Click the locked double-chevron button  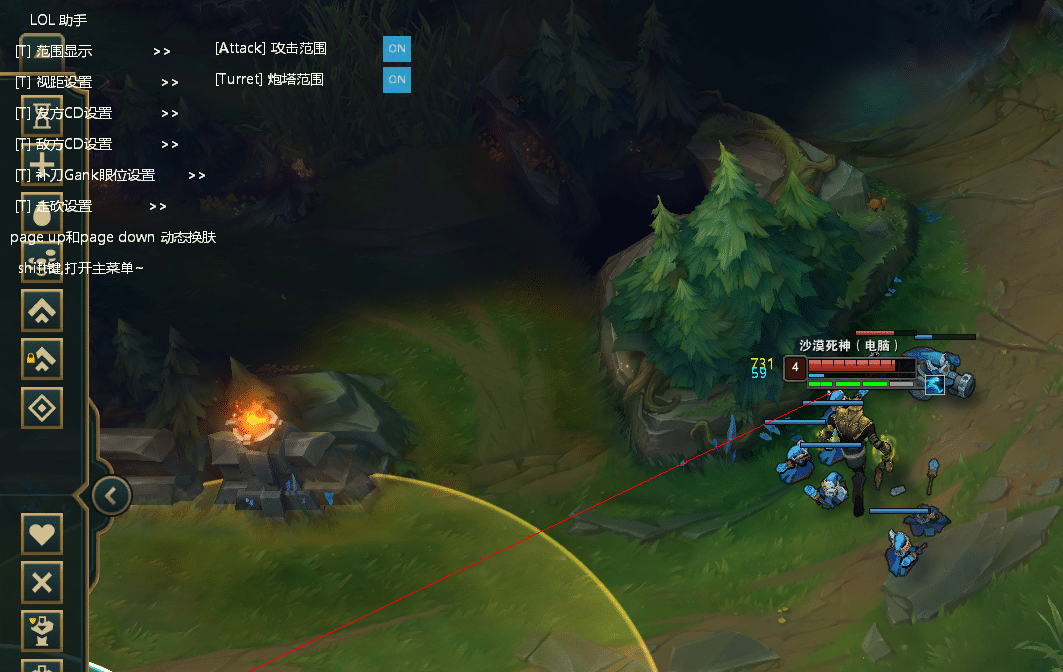(42, 359)
